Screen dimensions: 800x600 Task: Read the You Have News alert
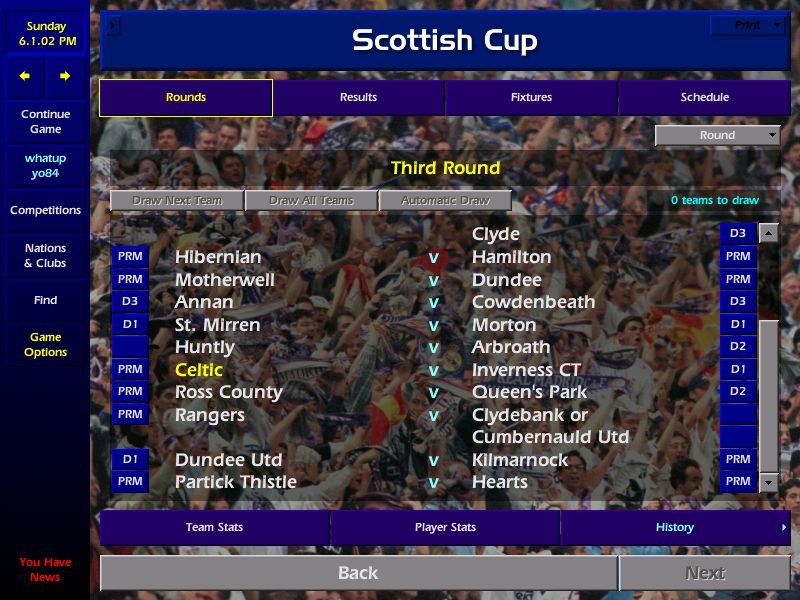[x=45, y=569]
